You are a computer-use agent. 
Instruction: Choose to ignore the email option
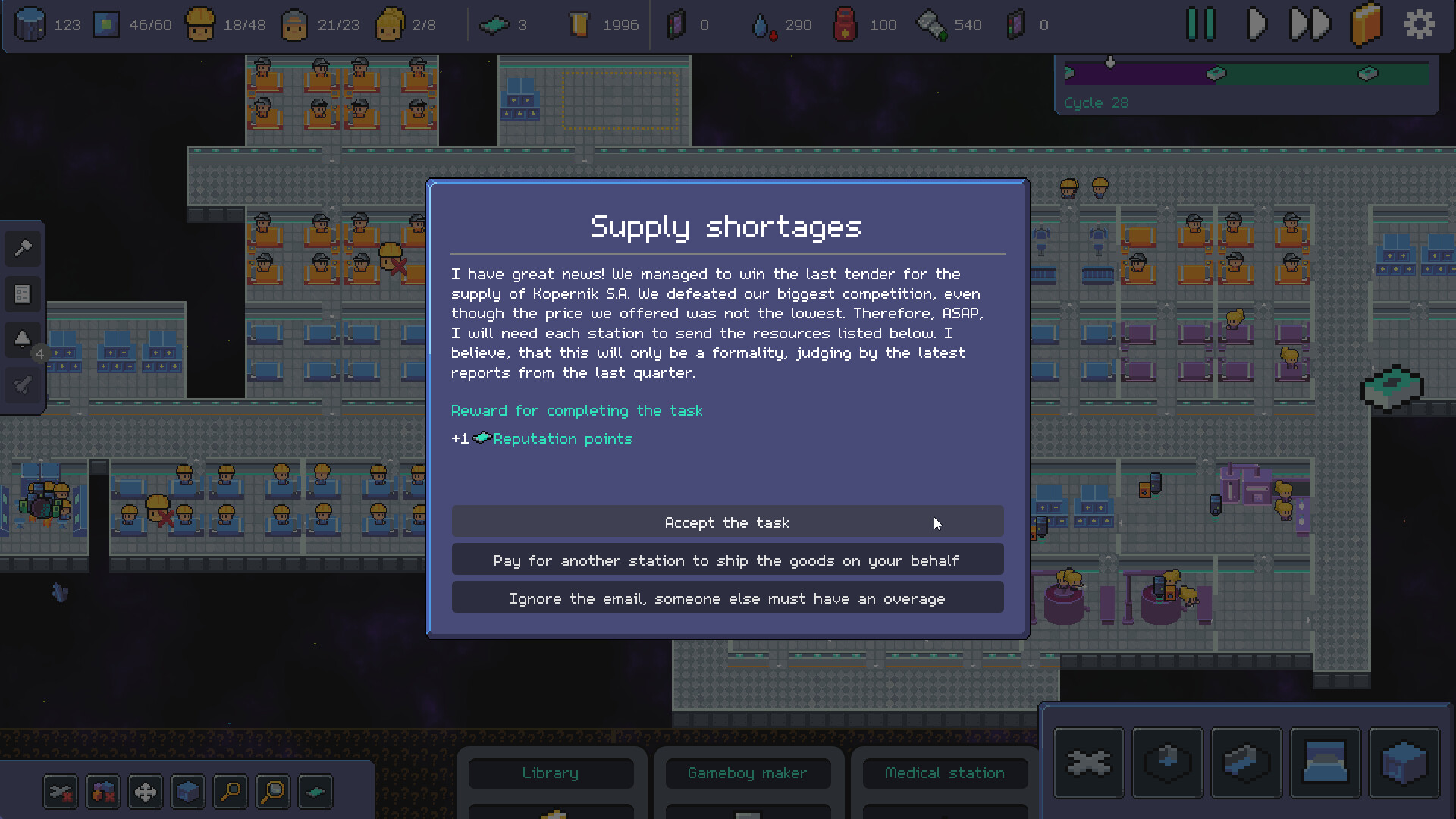coord(726,598)
